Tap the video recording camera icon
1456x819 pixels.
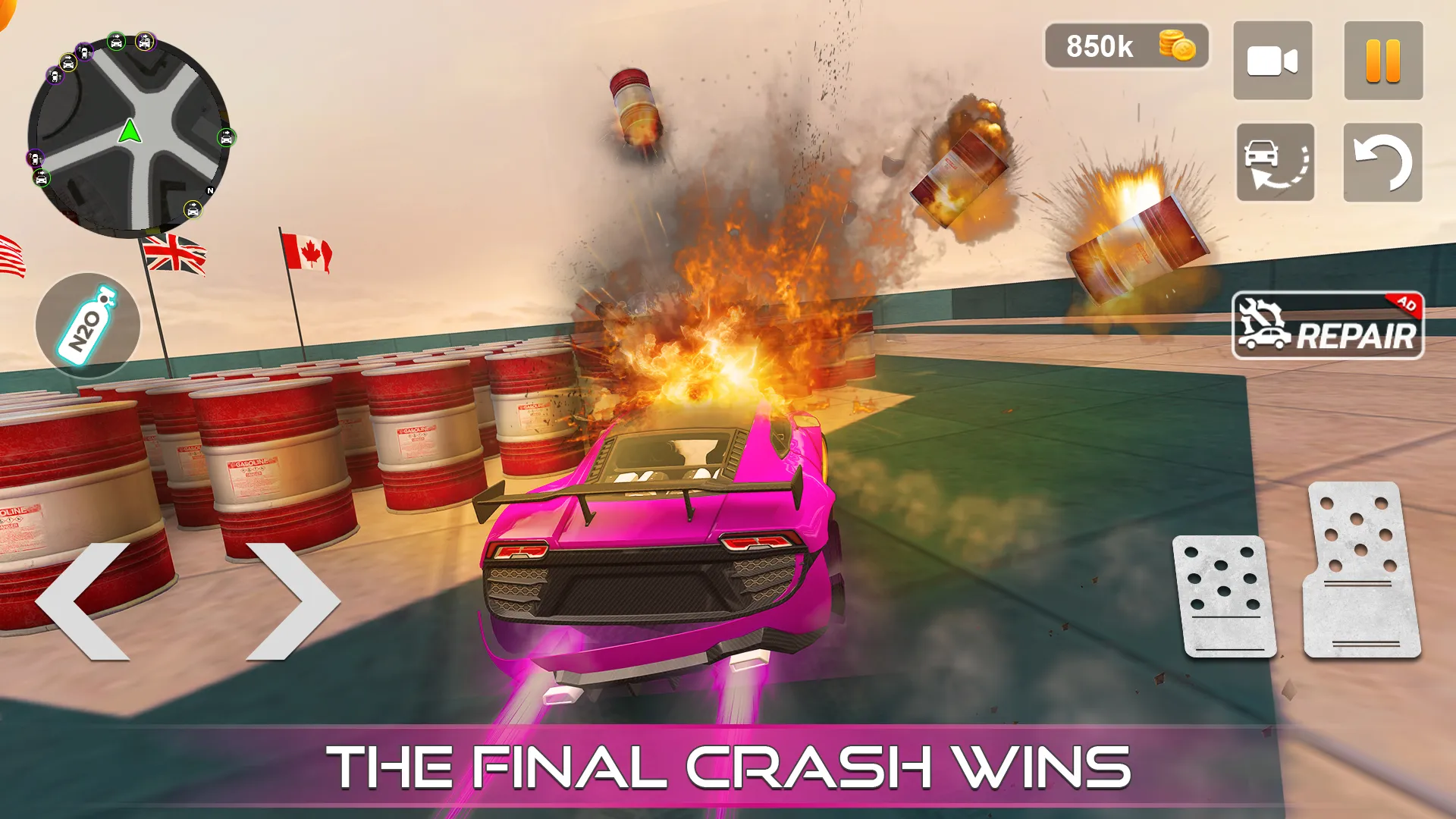tap(1272, 61)
